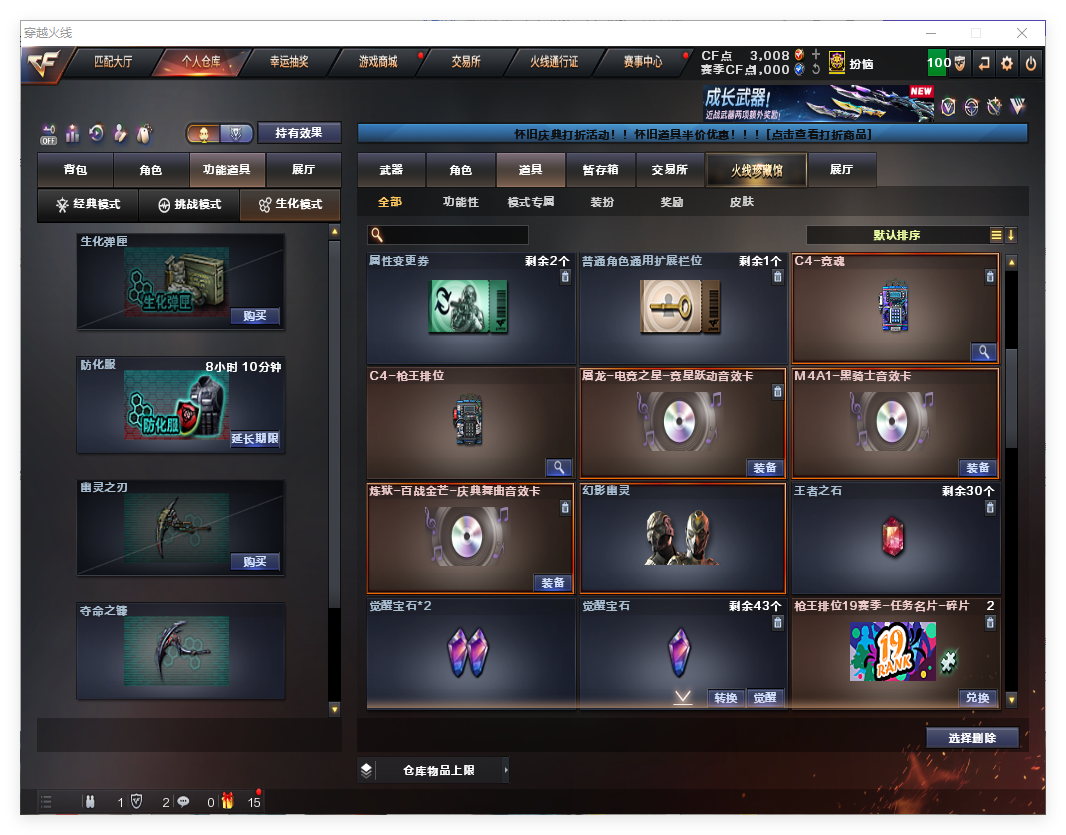This screenshot has height=835, width=1066.
Task: Open the 游戏商城 game store
Action: (378, 62)
